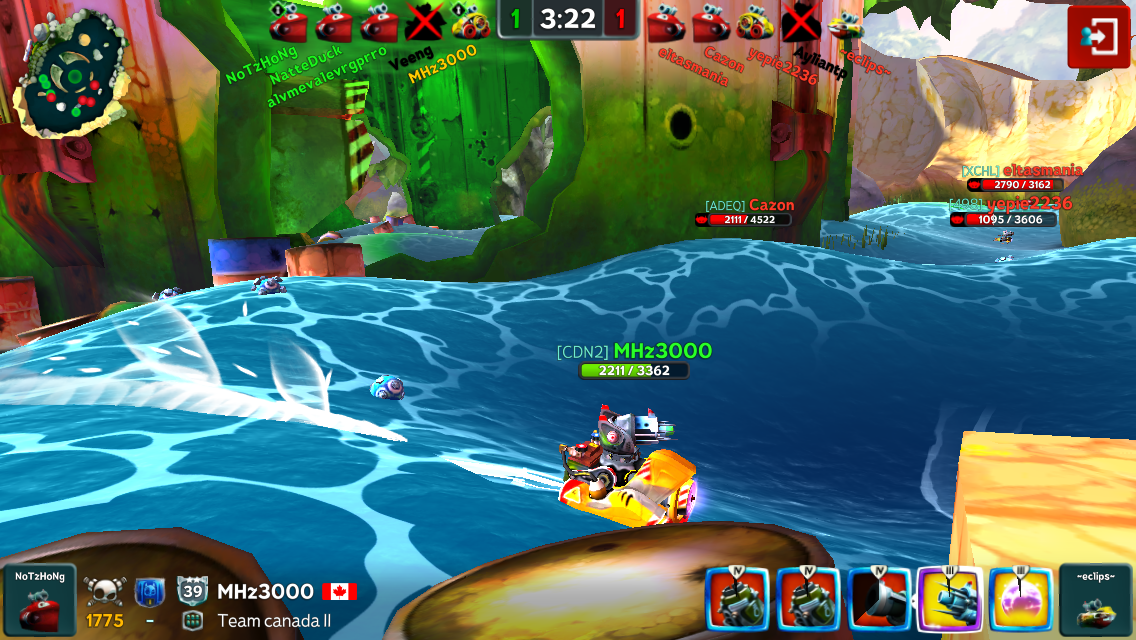Screen dimensions: 1136x640
Task: Switch to previous player NoTzHoNg
Action: pos(40,600)
